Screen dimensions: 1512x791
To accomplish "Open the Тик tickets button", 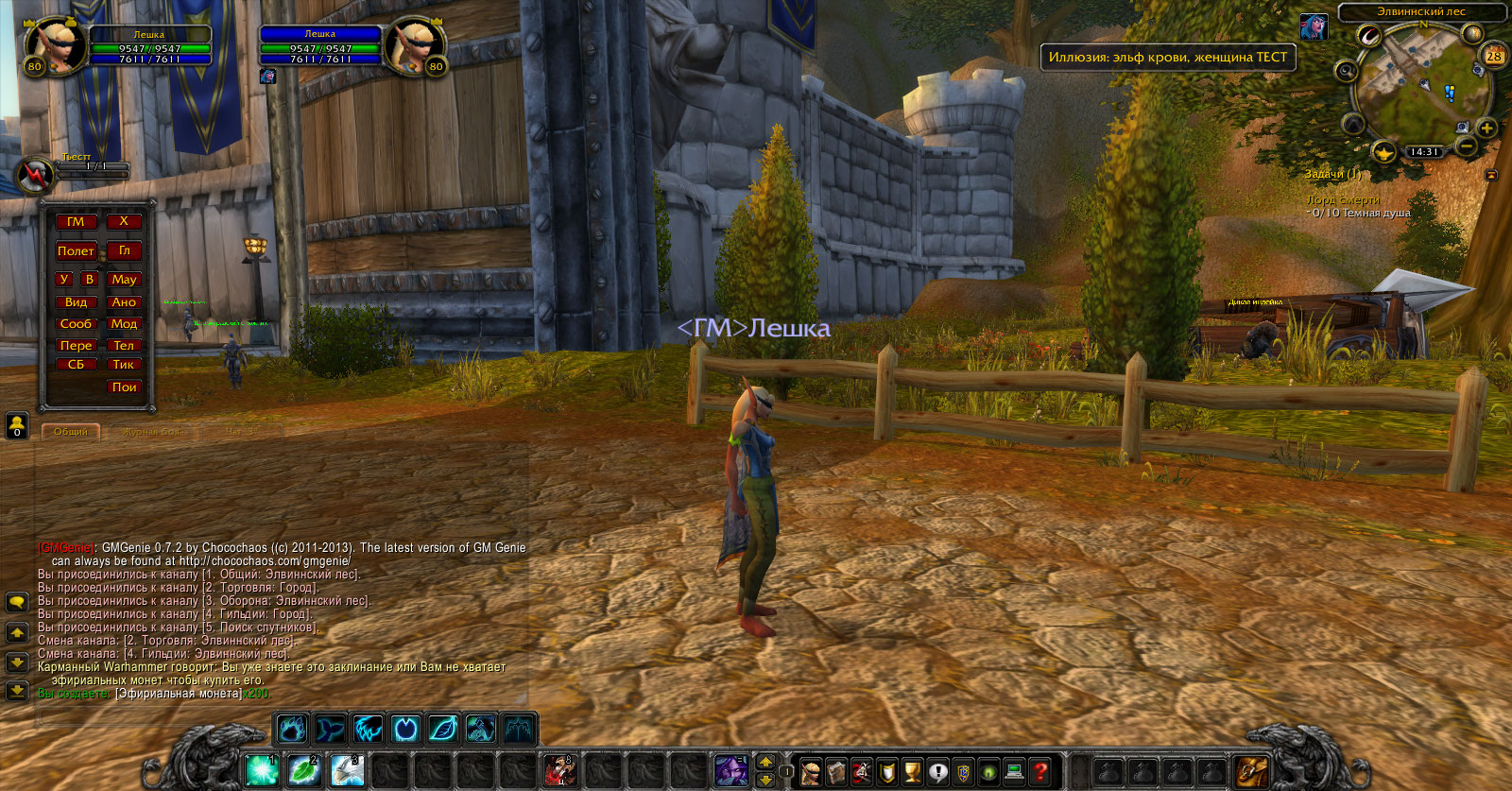I will point(124,365).
